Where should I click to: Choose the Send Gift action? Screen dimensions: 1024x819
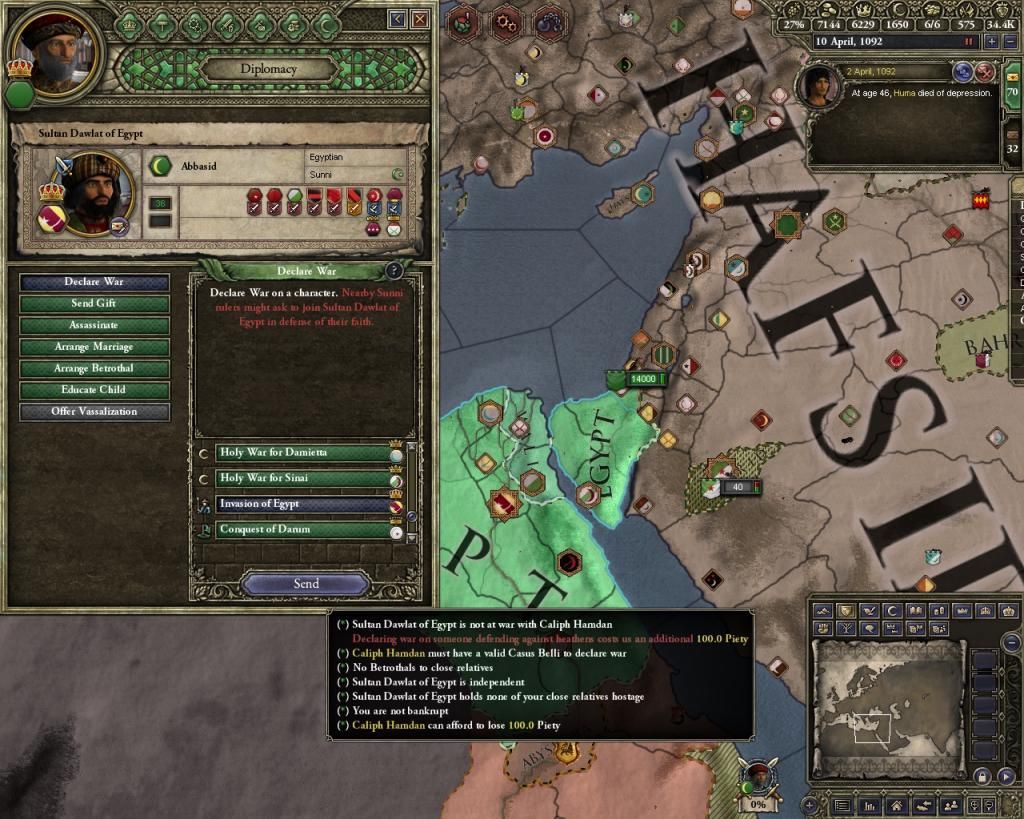(94, 304)
